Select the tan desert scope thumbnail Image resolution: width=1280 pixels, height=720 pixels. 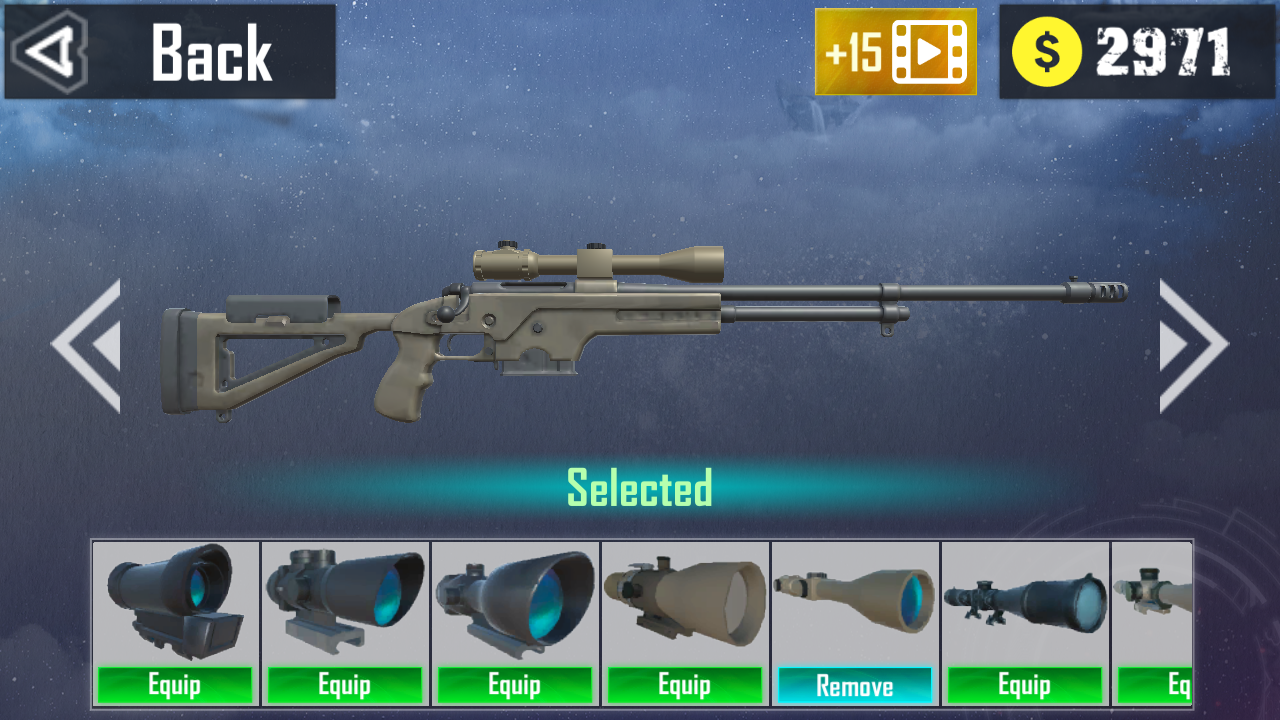[x=684, y=600]
